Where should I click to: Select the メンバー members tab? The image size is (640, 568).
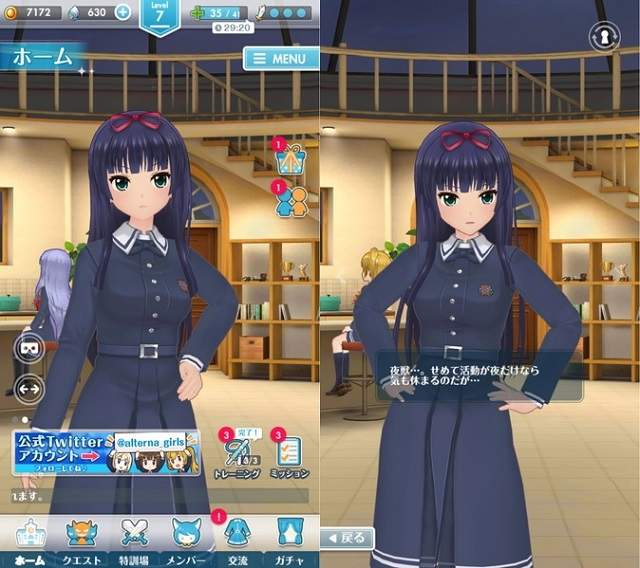(187, 540)
